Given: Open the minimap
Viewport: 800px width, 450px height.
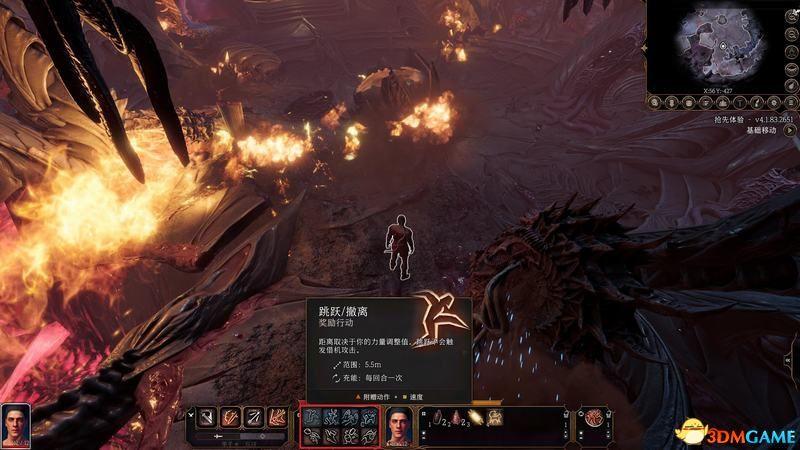Looking at the screenshot, I should pos(720,46).
